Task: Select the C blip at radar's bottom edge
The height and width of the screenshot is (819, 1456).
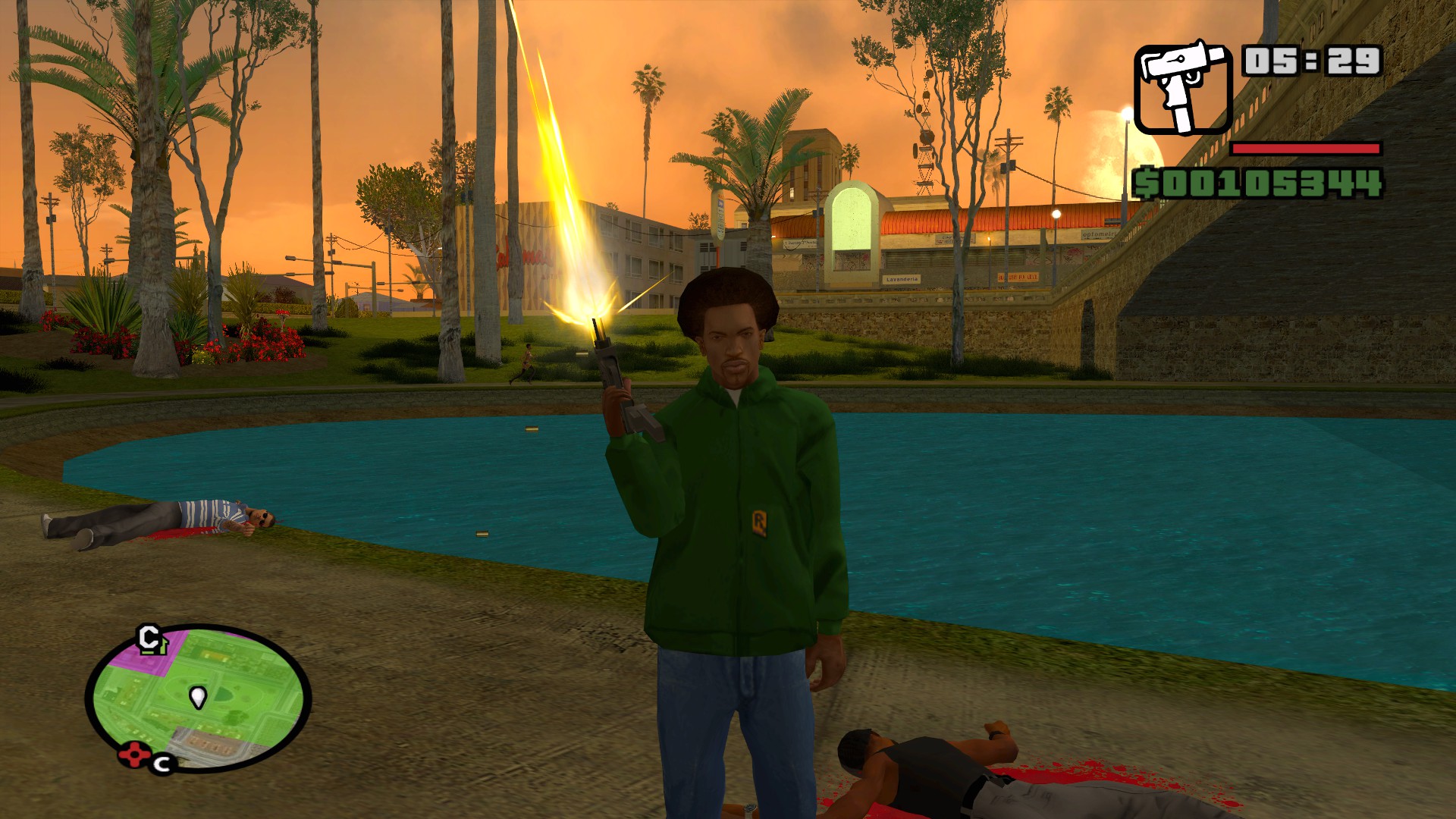Action: (x=162, y=764)
